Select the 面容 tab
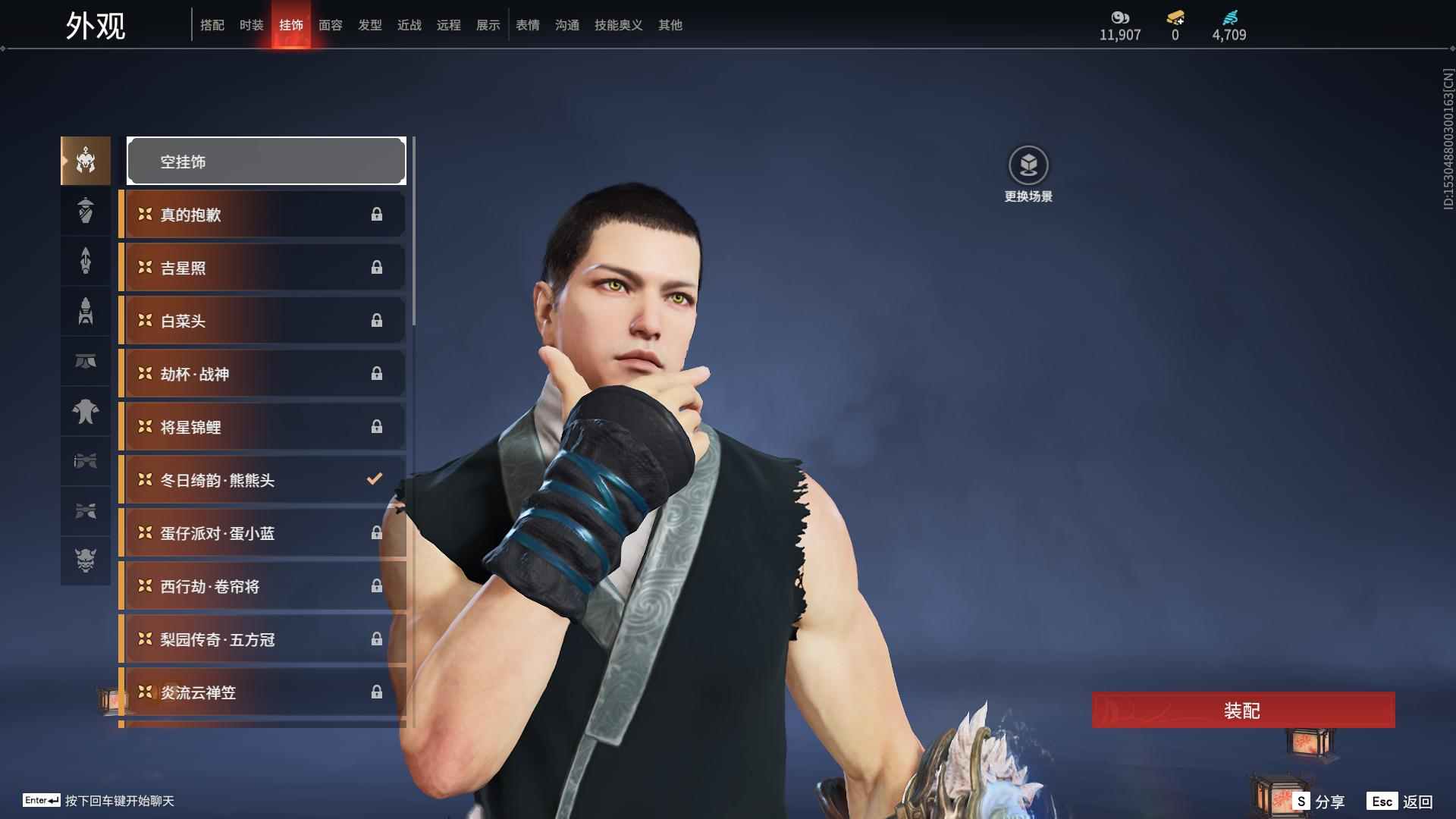 331,25
